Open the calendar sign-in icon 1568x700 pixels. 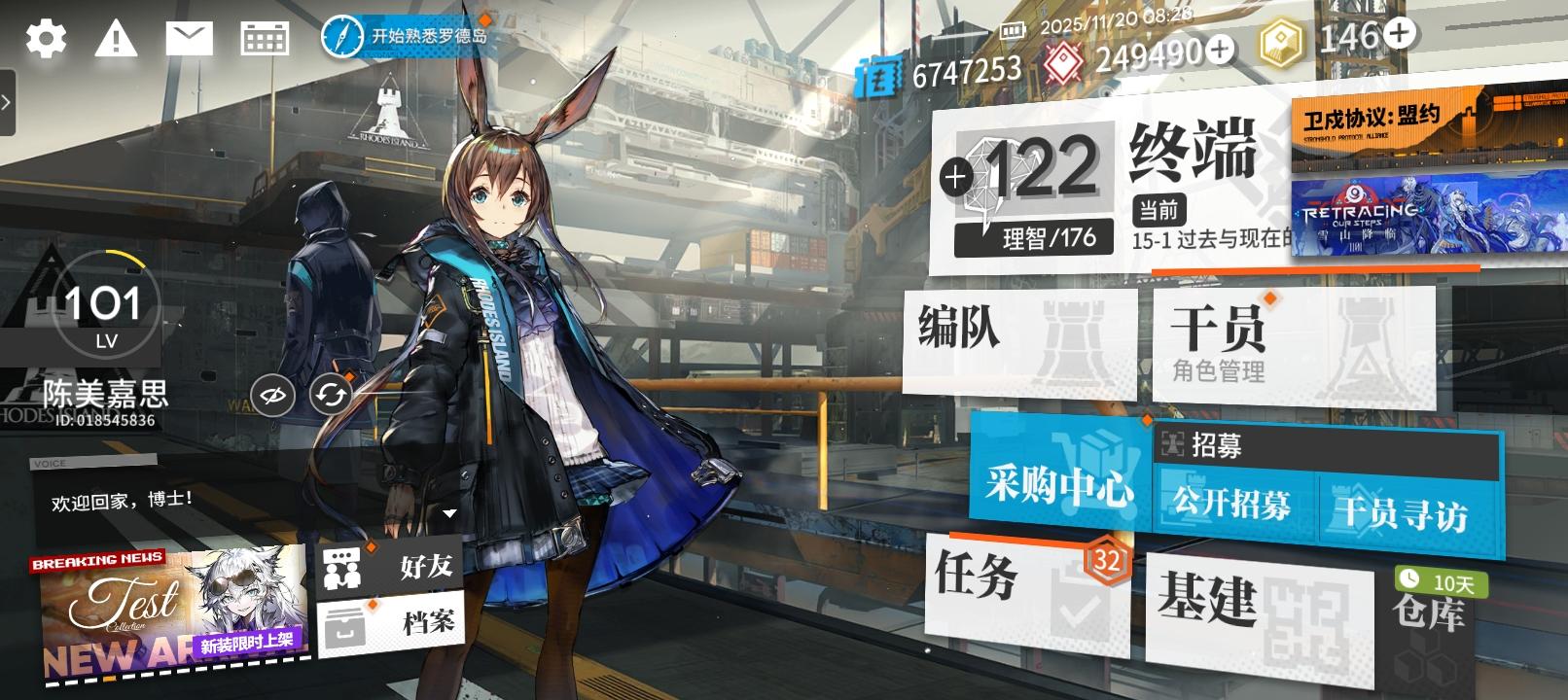[x=265, y=38]
